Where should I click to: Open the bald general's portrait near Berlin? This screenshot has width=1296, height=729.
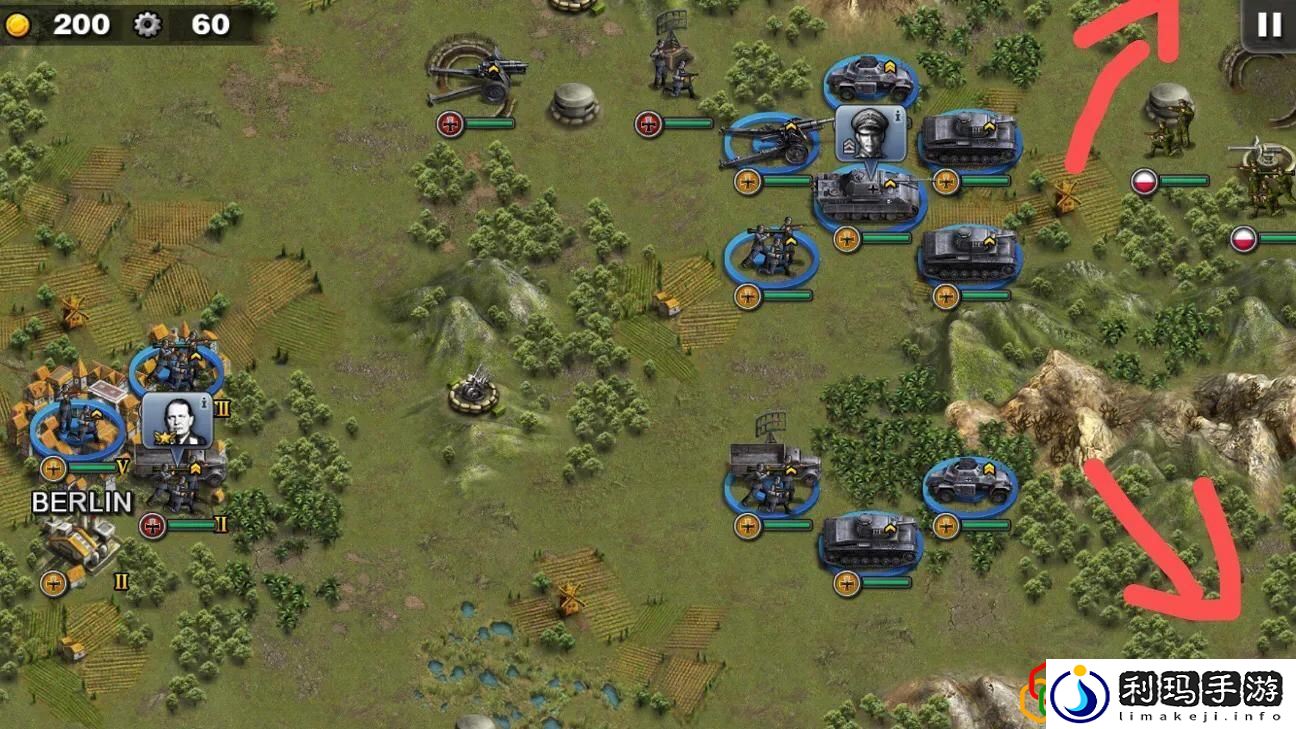coord(176,421)
